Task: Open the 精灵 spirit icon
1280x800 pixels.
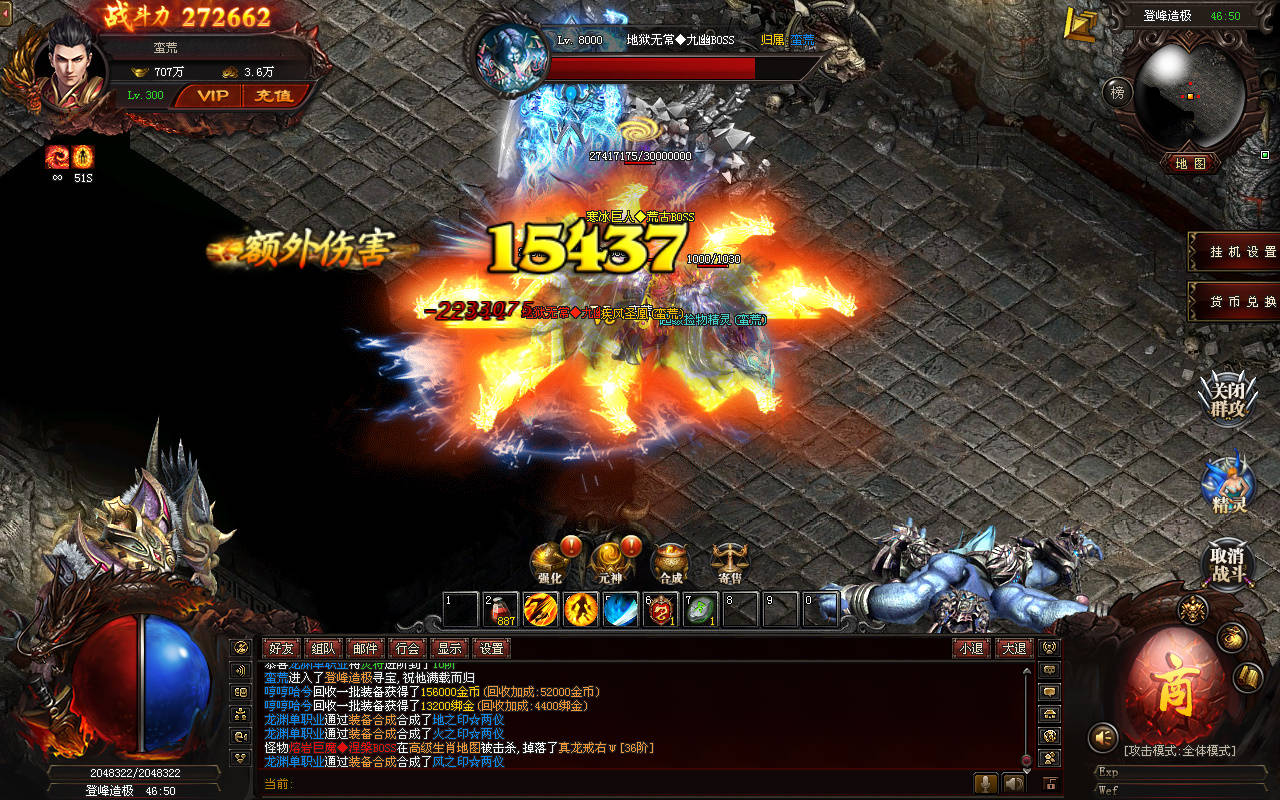Action: pyautogui.click(x=1228, y=484)
